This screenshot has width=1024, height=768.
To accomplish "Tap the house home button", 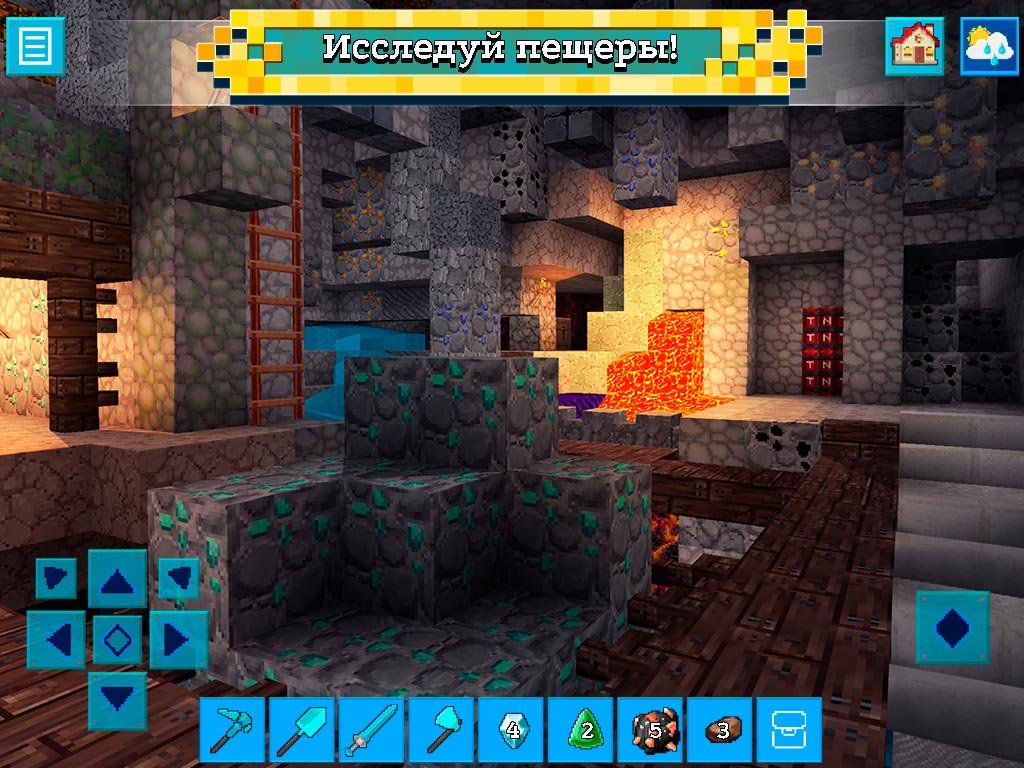I will pyautogui.click(x=914, y=45).
